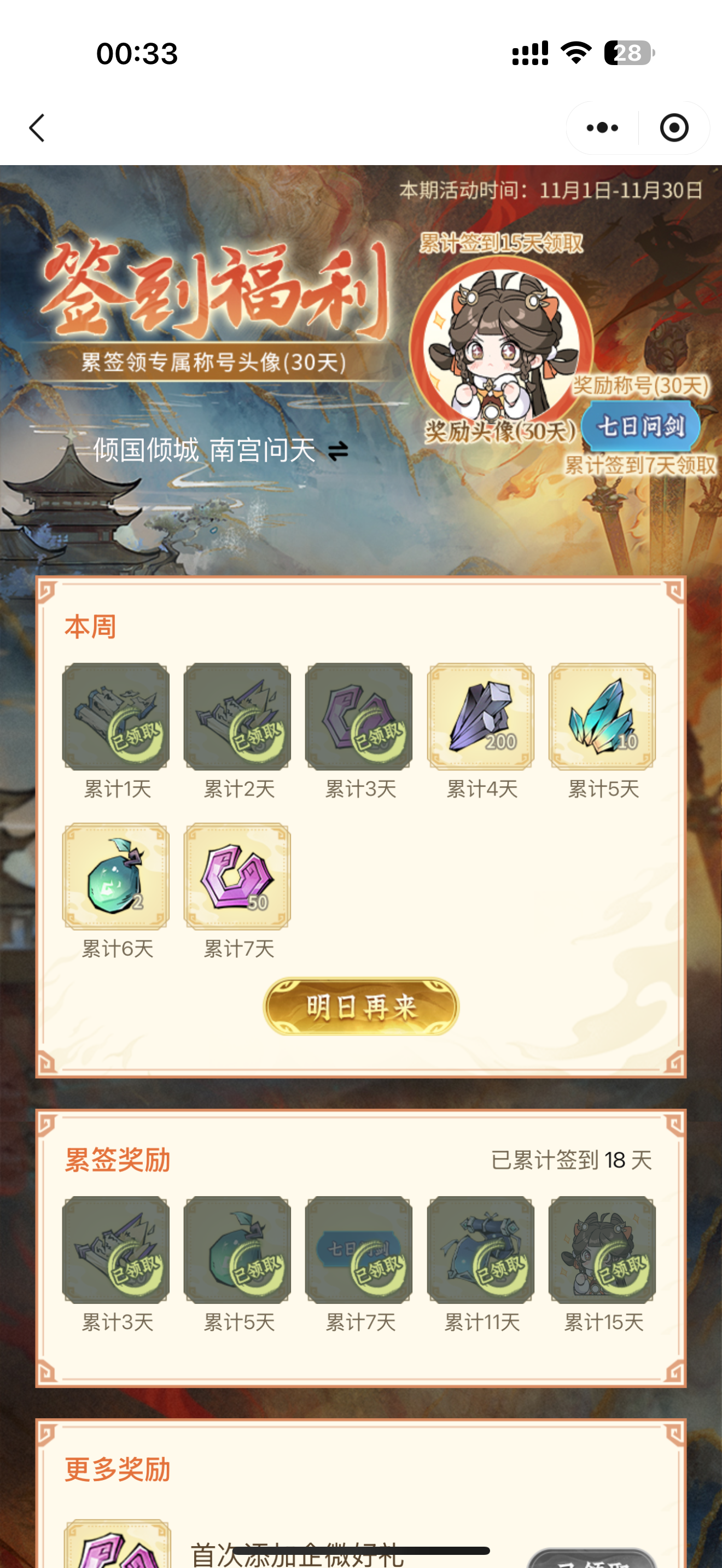Image resolution: width=722 pixels, height=1568 pixels.
Task: Click the day 7 pink jade ring icon
Action: (237, 876)
